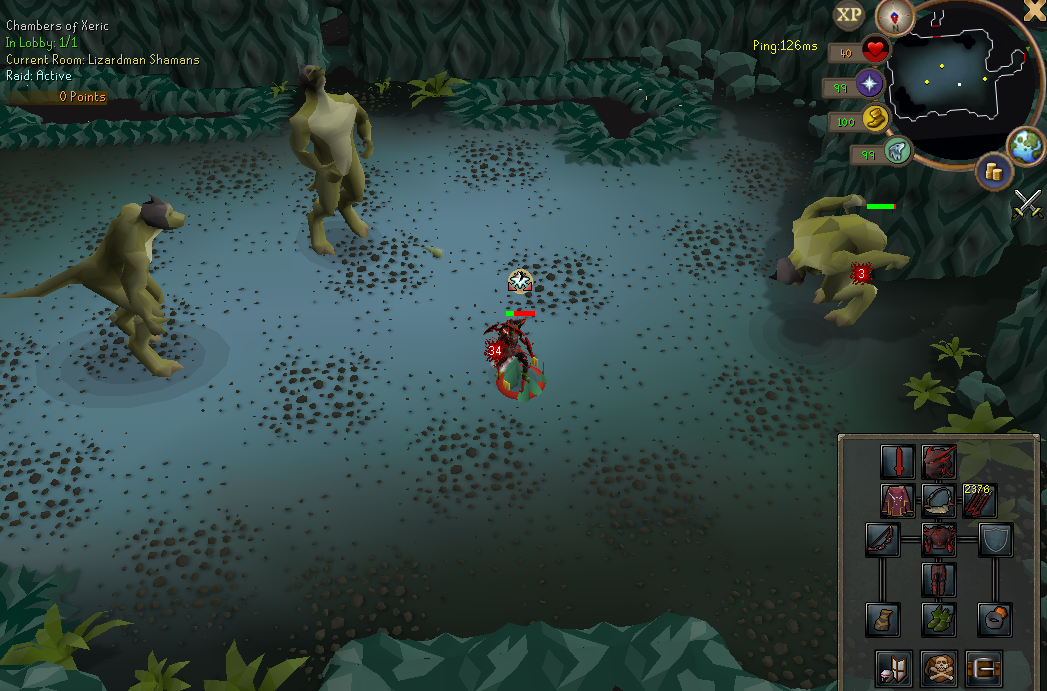Viewport: 1047px width, 691px height.
Task: Click the maroon cape slot
Action: point(898,500)
